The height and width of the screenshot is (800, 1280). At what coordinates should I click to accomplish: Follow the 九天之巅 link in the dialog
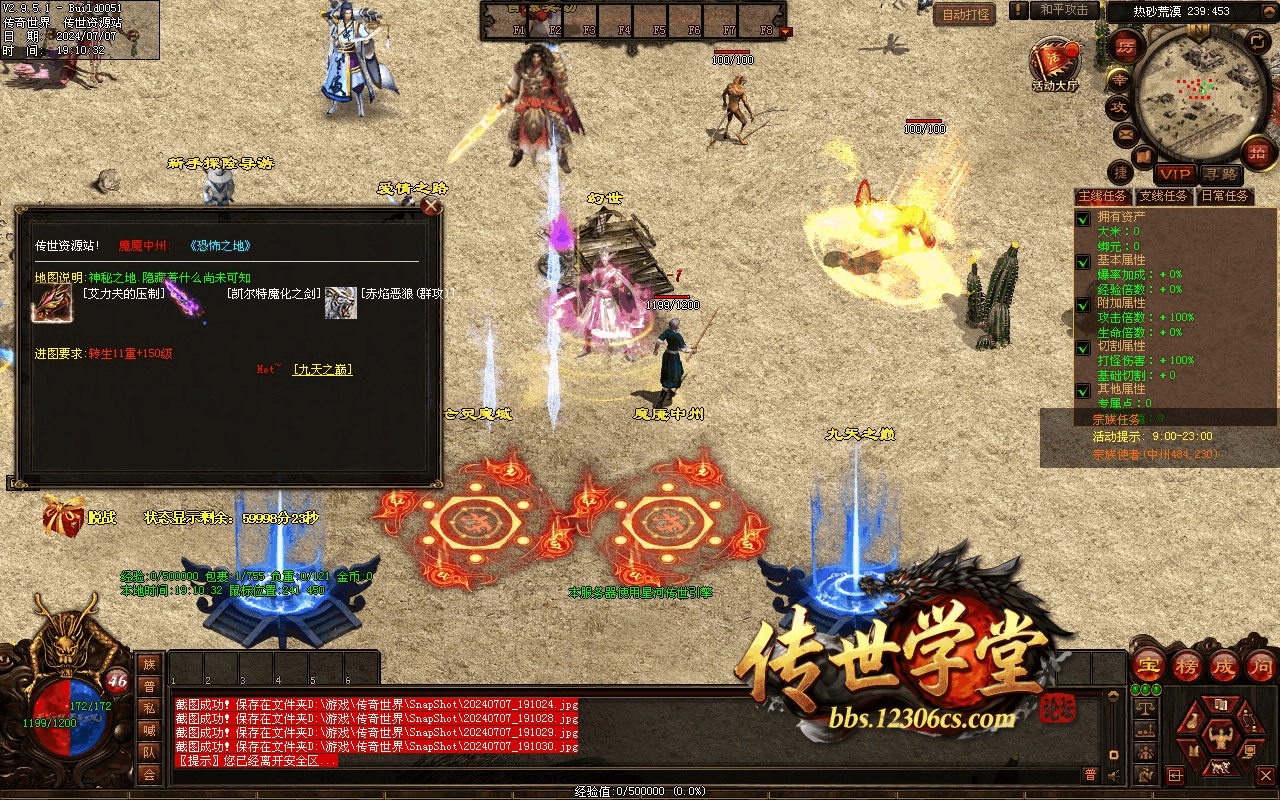tap(322, 370)
